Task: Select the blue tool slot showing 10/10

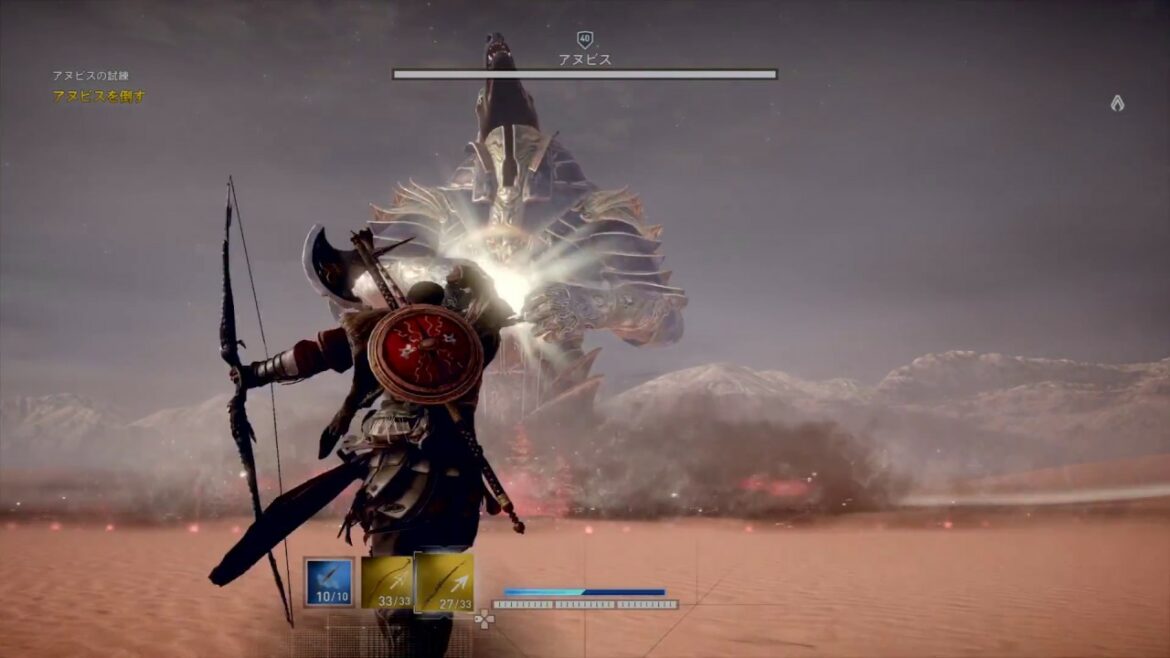Action: click(x=329, y=582)
